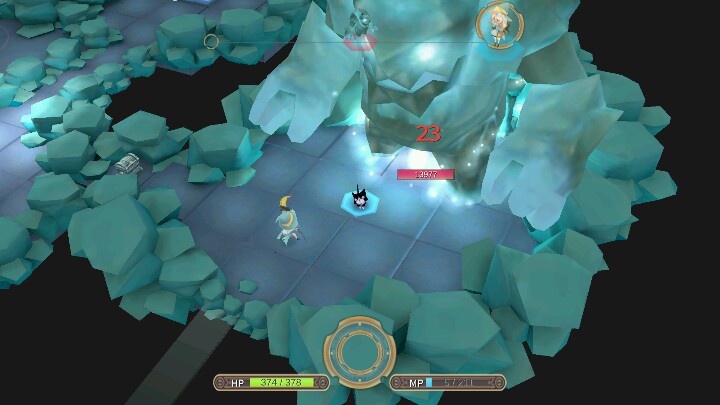Activate the empty circular skill dial
Screen dimensions: 720x405
coord(360,351)
